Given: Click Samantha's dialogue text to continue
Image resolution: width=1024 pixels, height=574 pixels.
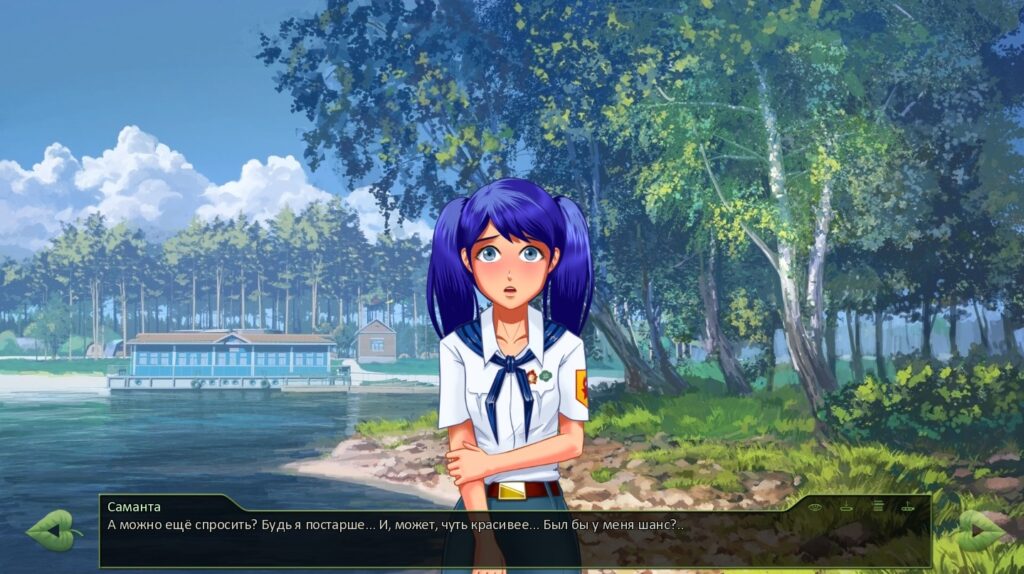Looking at the screenshot, I should 395,524.
